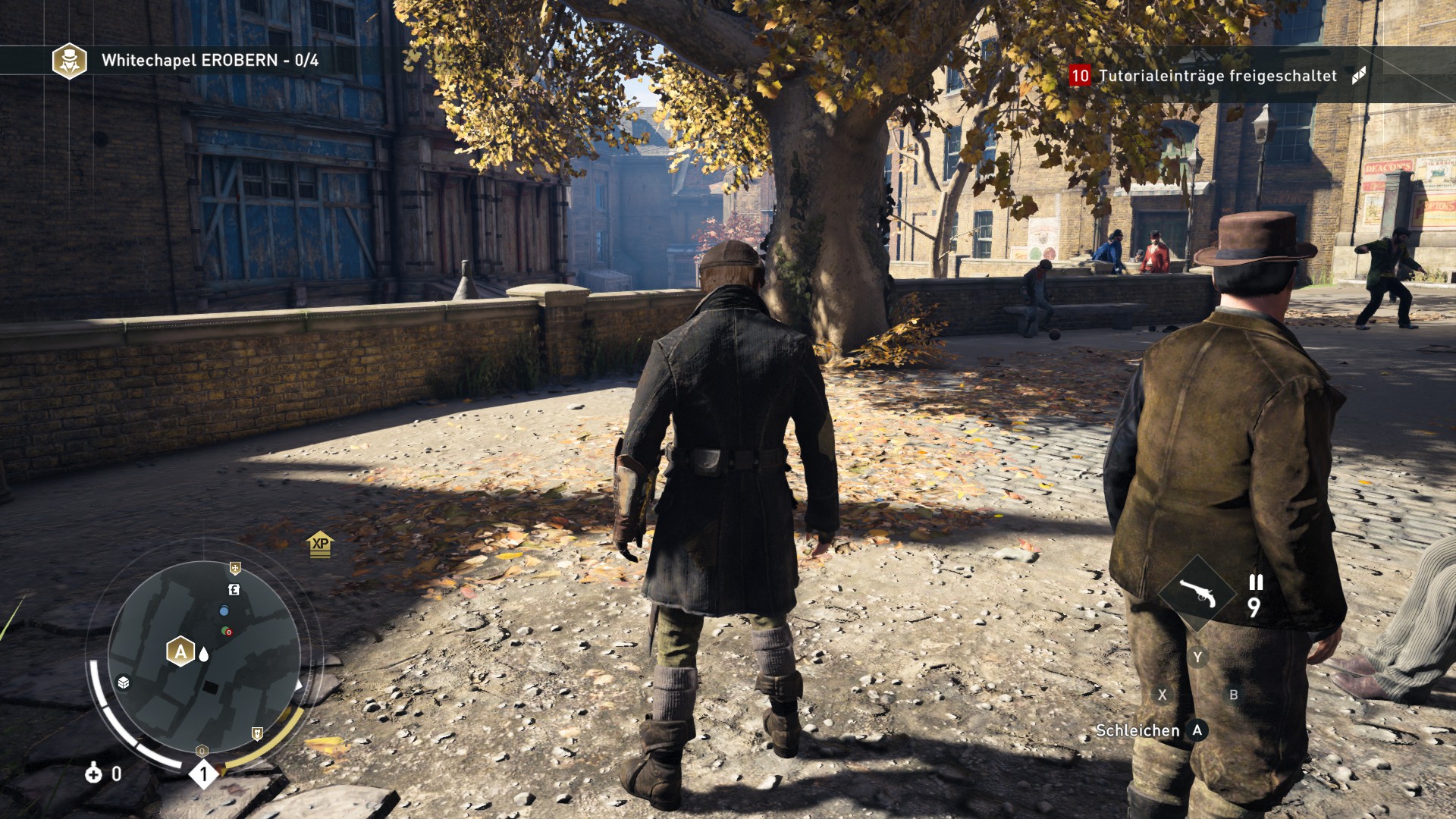Image resolution: width=1456 pixels, height=819 pixels.
Task: Click the cross shield marker on minimap
Action: tap(235, 568)
